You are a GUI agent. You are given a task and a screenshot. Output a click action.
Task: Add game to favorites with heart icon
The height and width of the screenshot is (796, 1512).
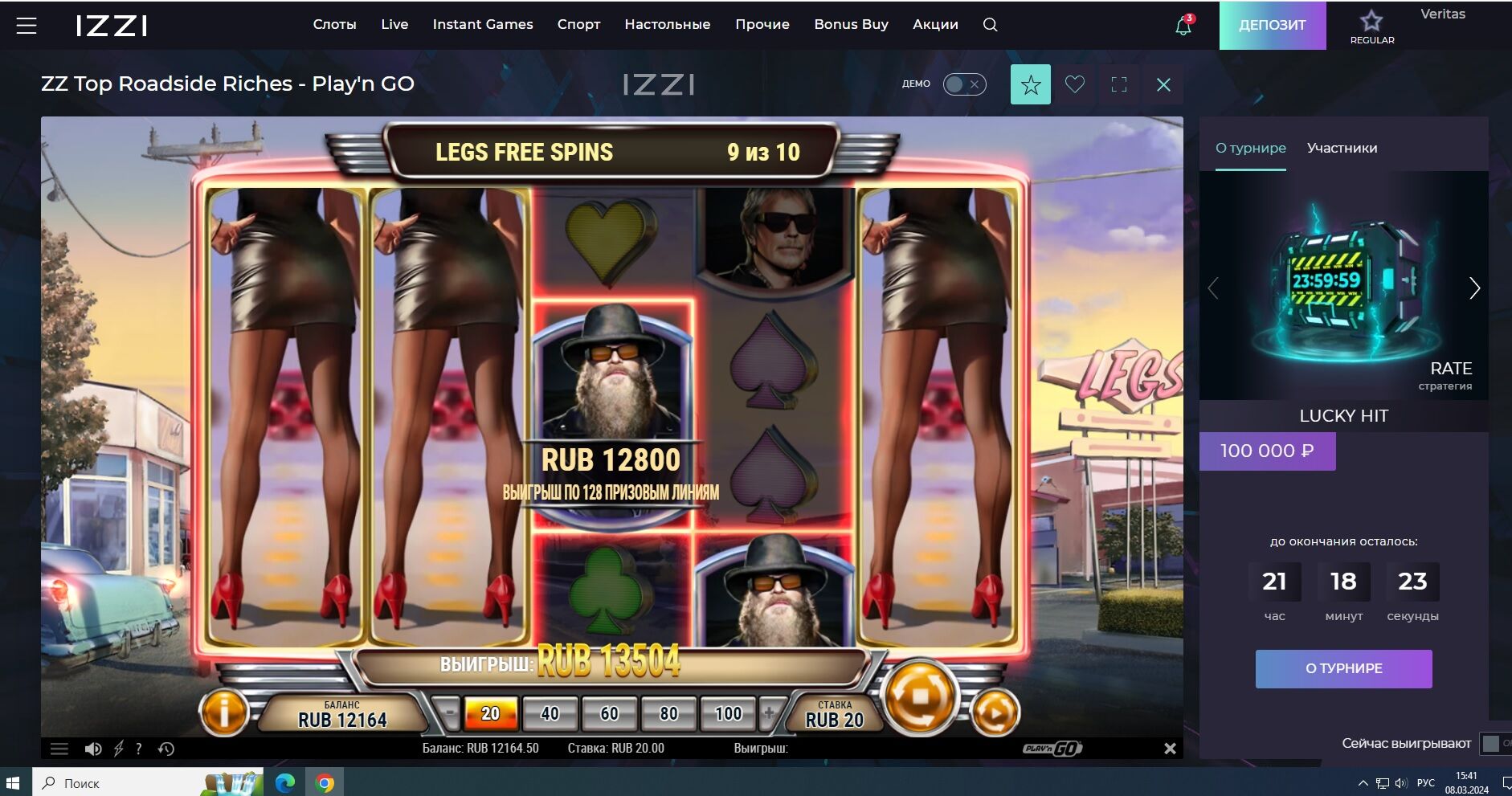[x=1074, y=84]
